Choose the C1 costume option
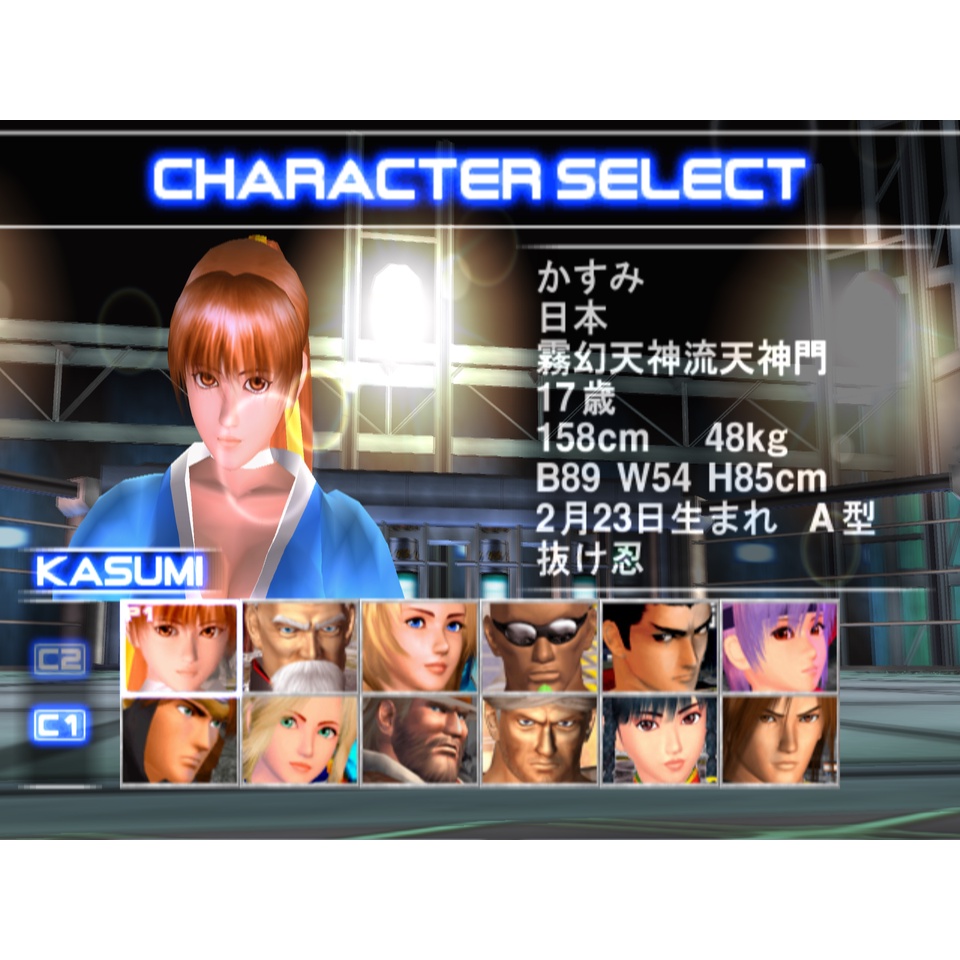This screenshot has height=960, width=960. tap(59, 726)
